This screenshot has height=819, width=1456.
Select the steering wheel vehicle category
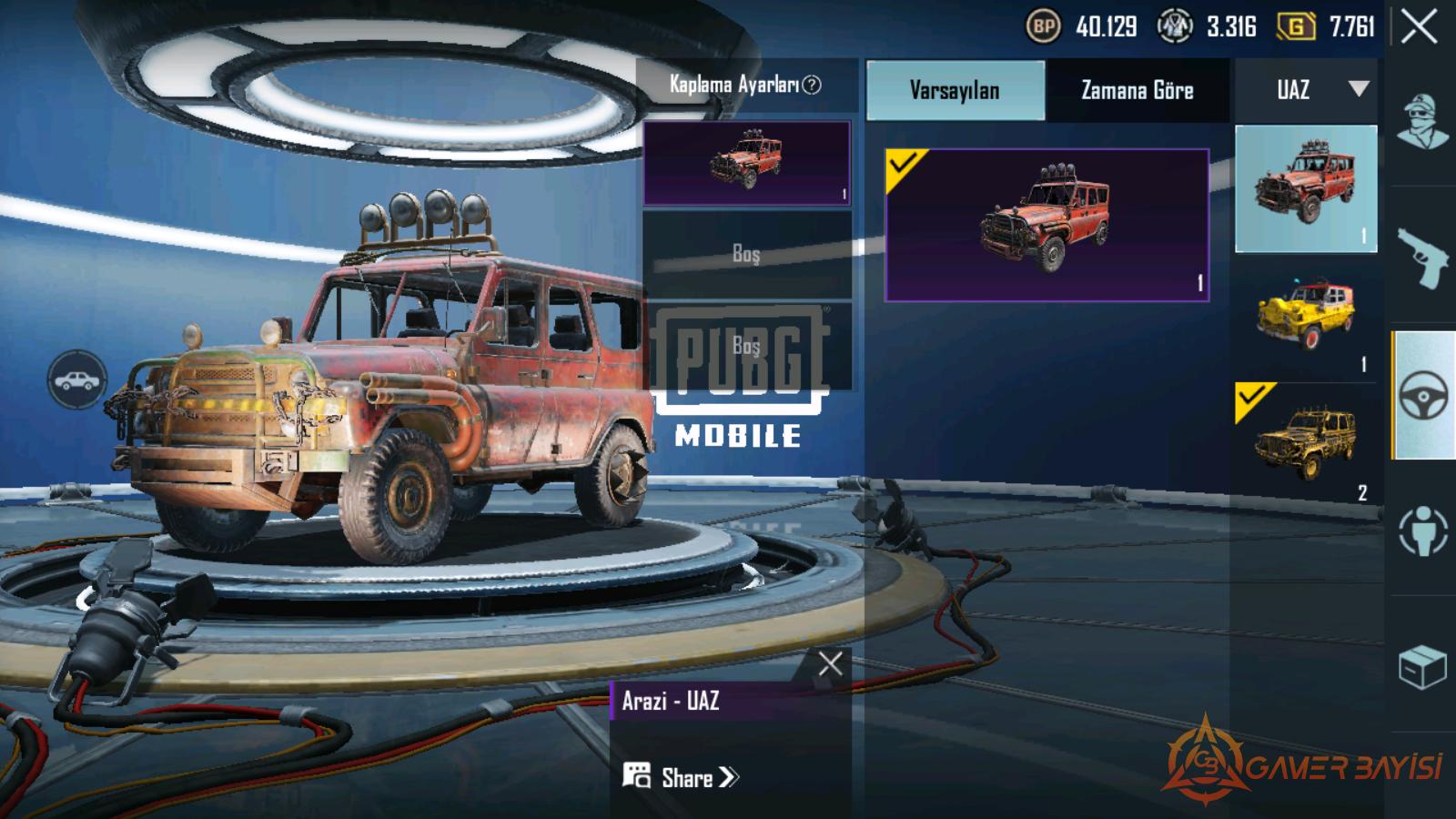(1422, 396)
